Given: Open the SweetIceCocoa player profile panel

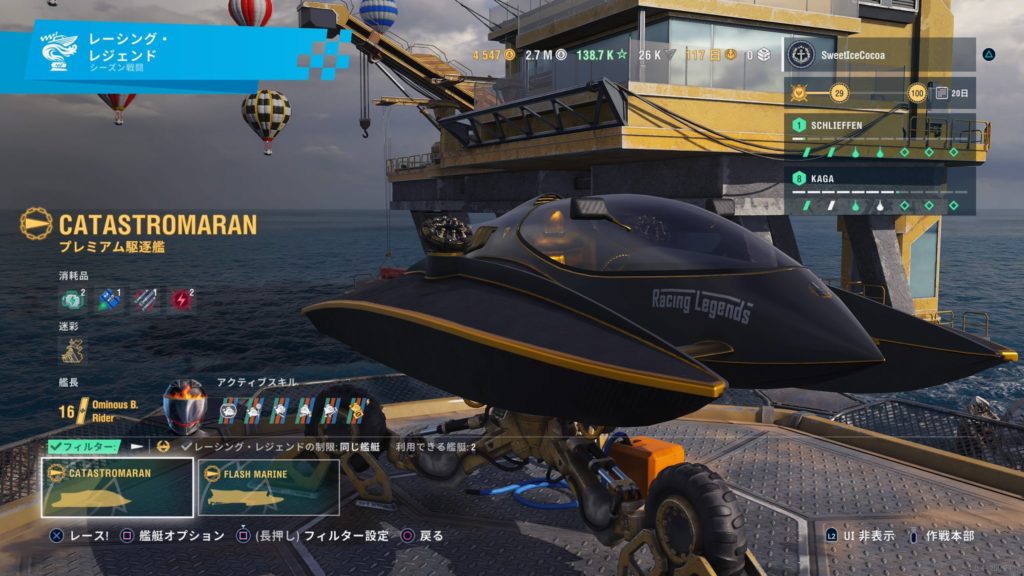Looking at the screenshot, I should pos(879,54).
